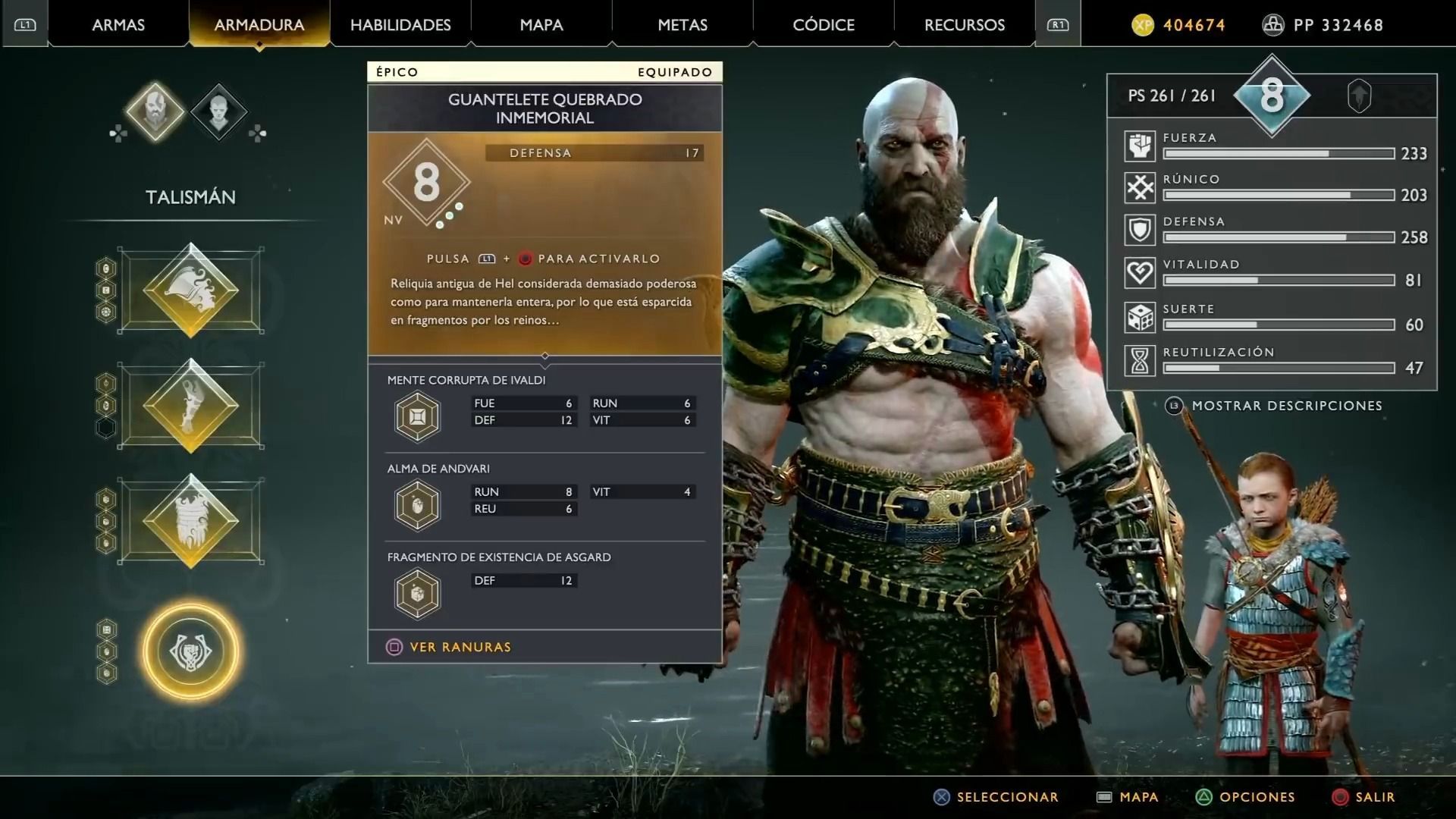Select the circular talisman slot
Viewport: 1456px width, 819px height.
[x=191, y=651]
